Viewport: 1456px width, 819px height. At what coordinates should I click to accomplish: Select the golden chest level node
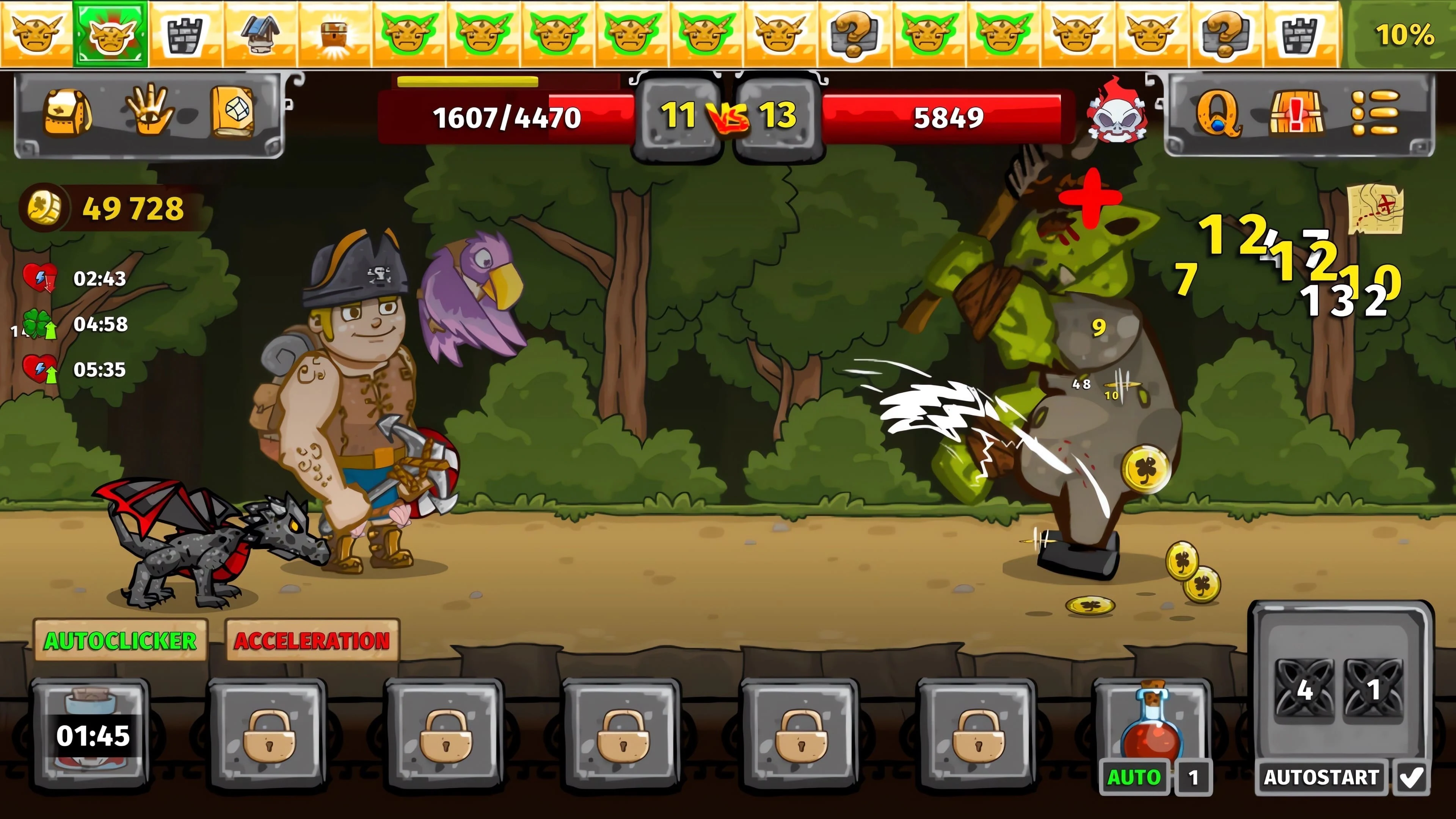point(334,34)
